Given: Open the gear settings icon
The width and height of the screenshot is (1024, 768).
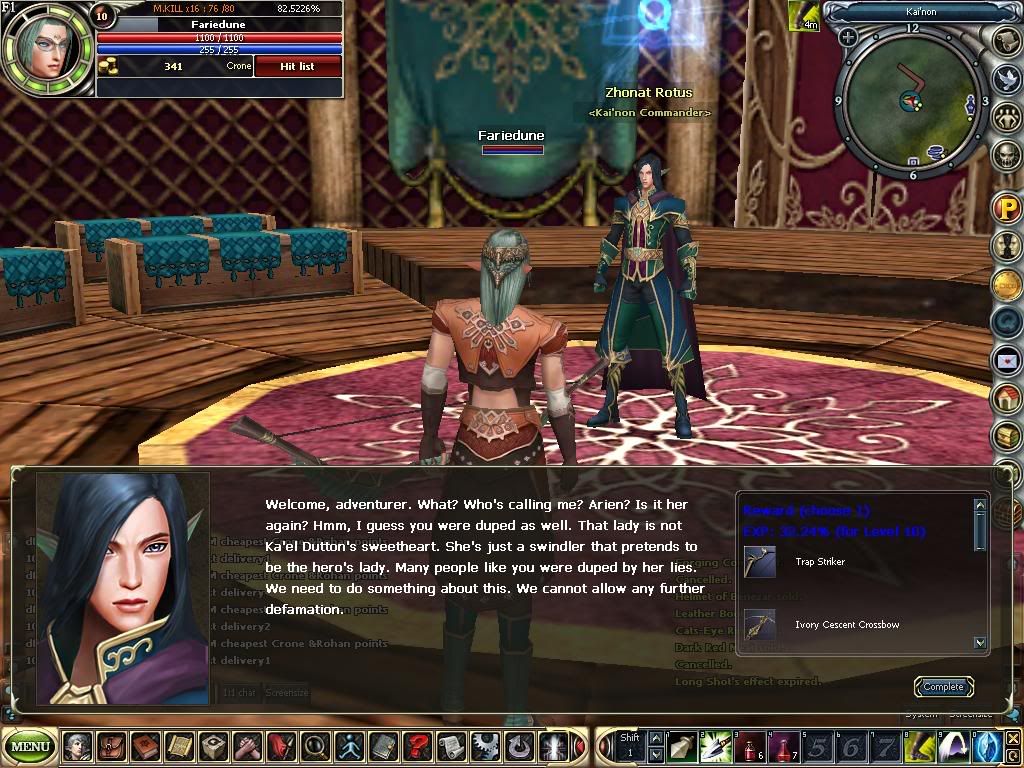Looking at the screenshot, I should tap(485, 746).
